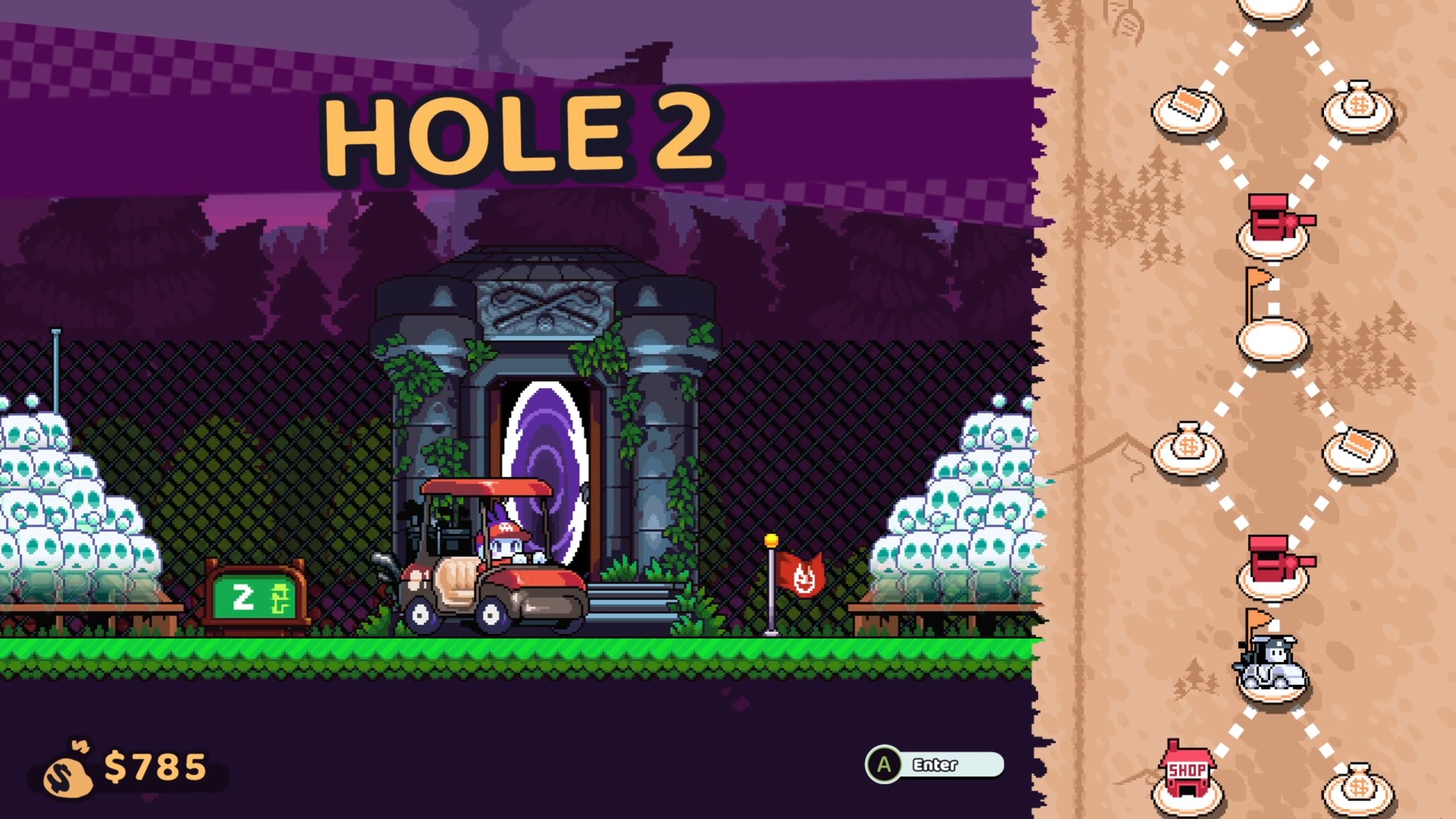Click the card pack reward node upper left
The image size is (1456, 819).
(x=1188, y=110)
